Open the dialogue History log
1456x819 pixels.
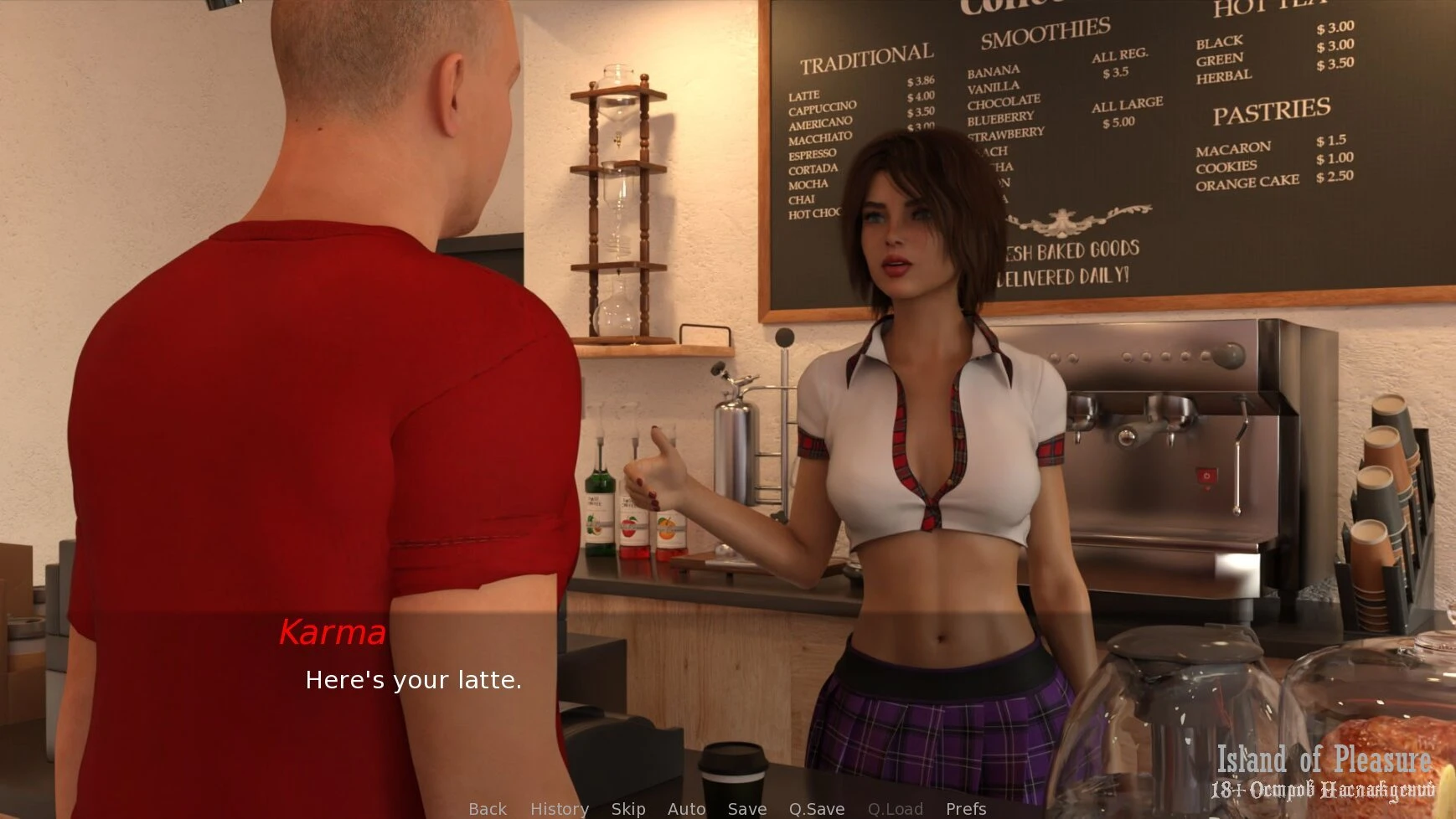coord(559,808)
